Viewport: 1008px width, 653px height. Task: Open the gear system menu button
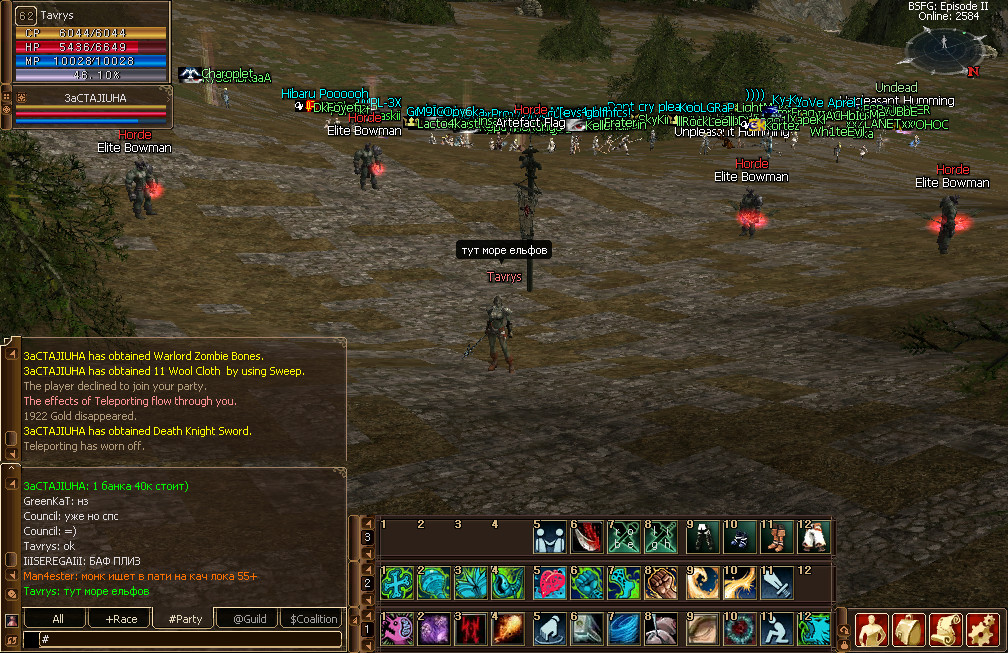(983, 629)
